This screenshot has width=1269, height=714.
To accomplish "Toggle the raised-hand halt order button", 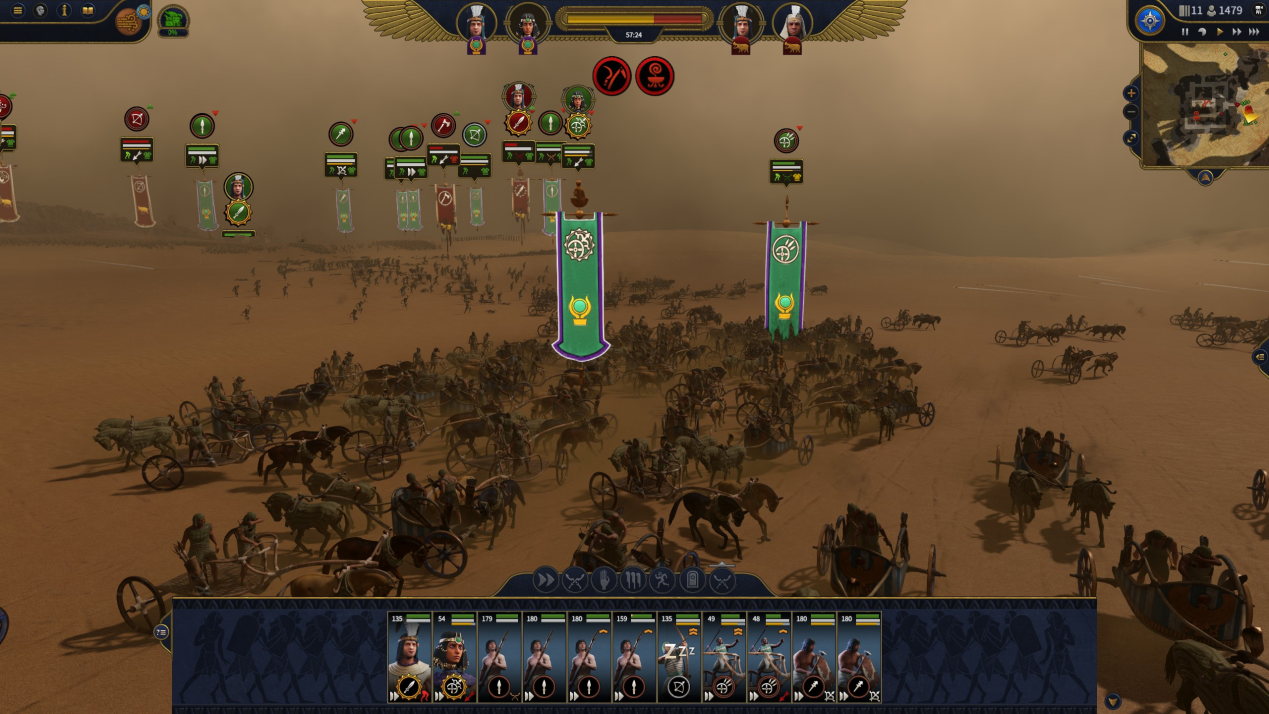I will pos(604,579).
